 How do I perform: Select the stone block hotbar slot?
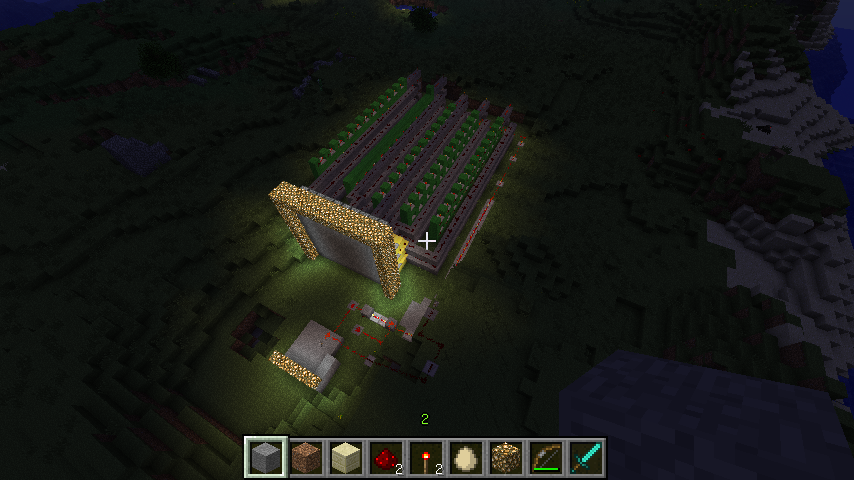266,457
